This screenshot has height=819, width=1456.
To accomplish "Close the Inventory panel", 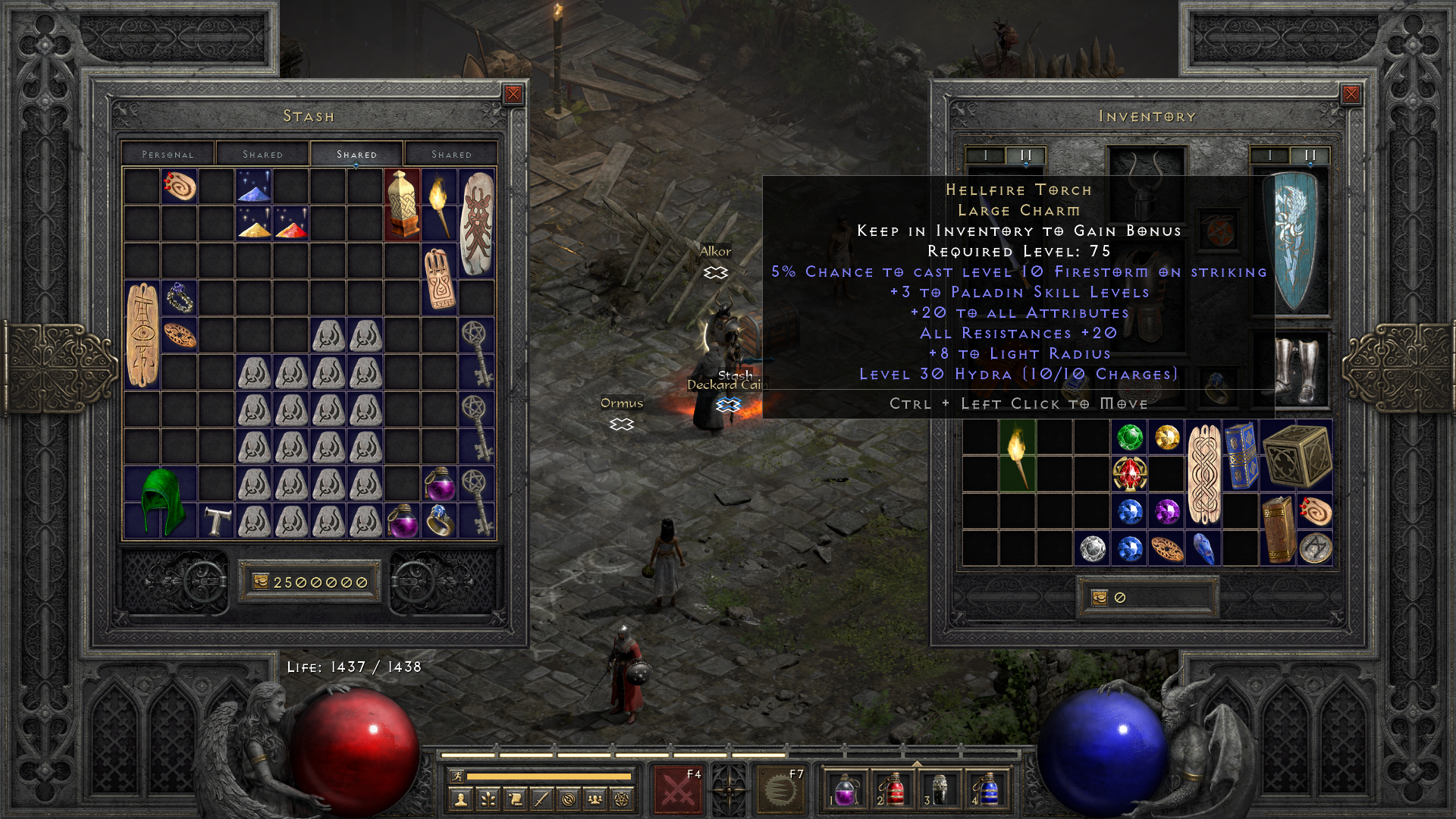I will click(1351, 94).
